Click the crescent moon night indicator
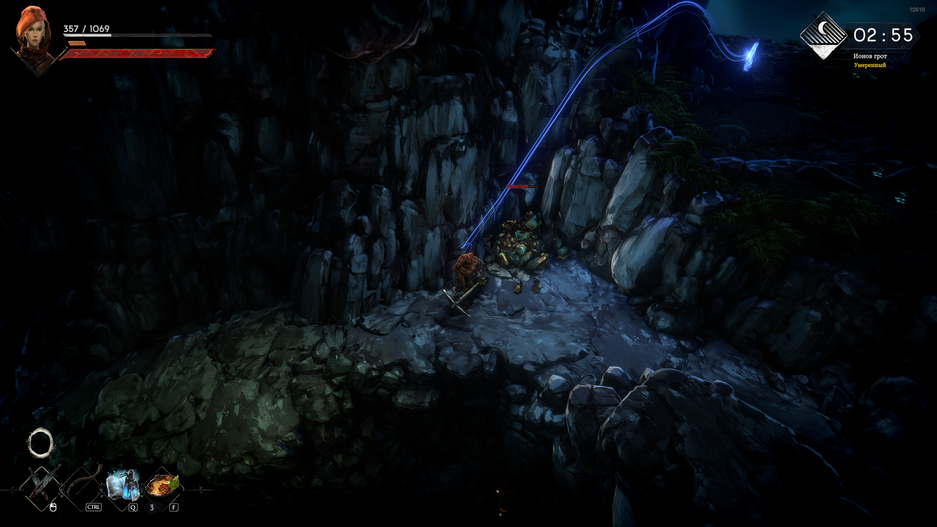Screen dimensions: 937x527 tap(823, 35)
